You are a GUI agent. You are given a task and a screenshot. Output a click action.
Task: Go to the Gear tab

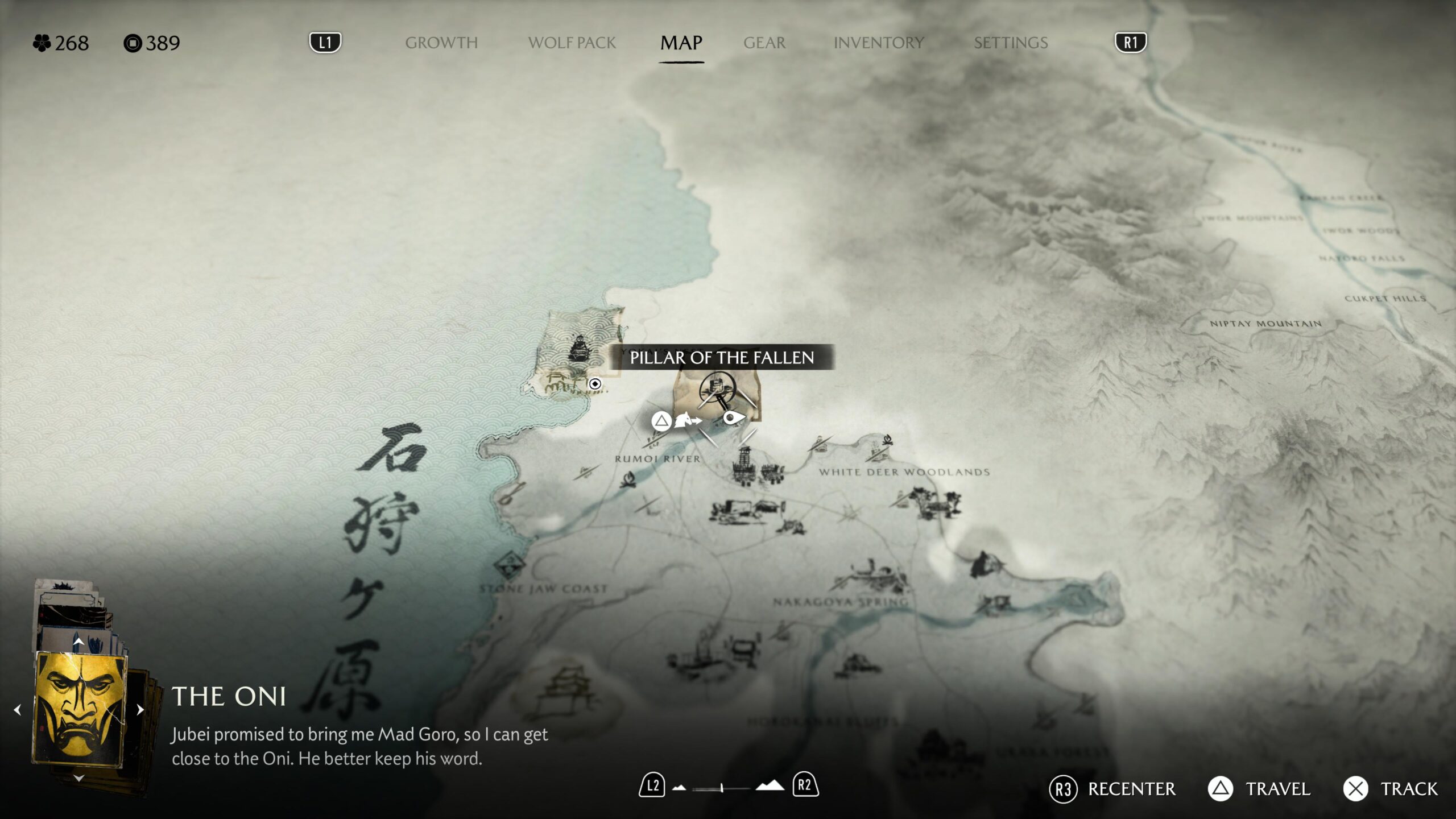[764, 43]
